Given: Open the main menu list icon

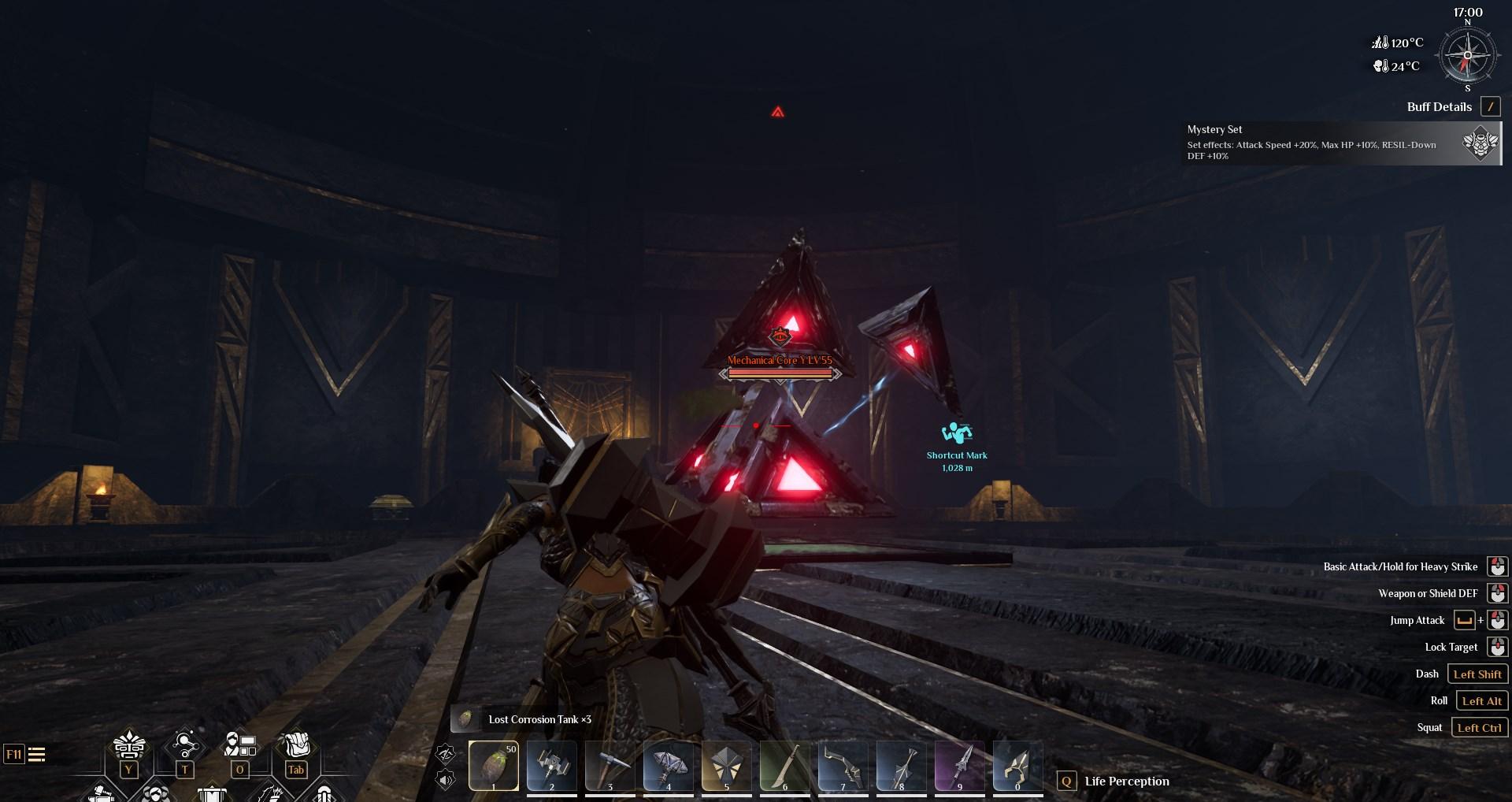Looking at the screenshot, I should click(x=36, y=755).
